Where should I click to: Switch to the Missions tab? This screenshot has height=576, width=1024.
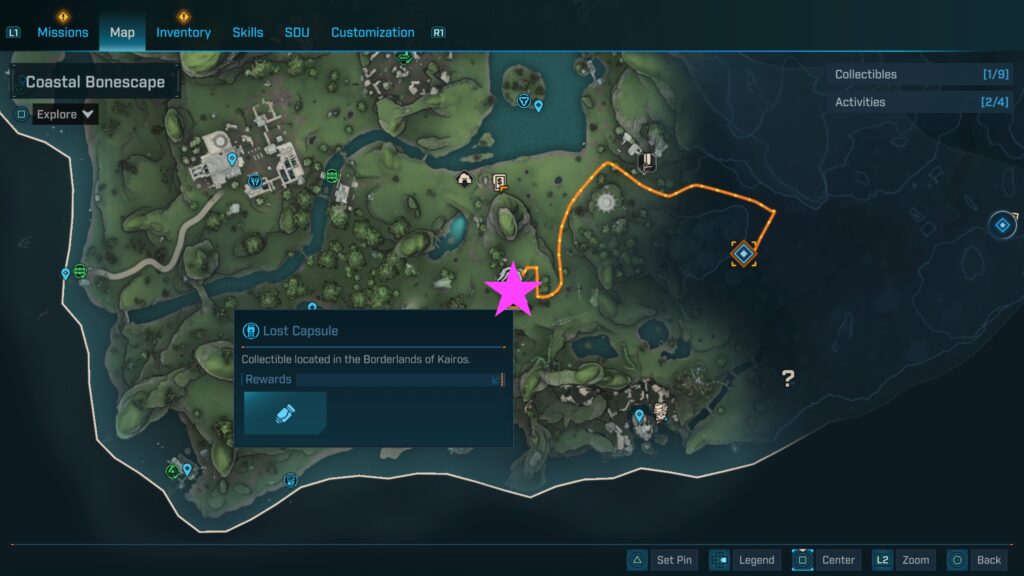(x=63, y=32)
